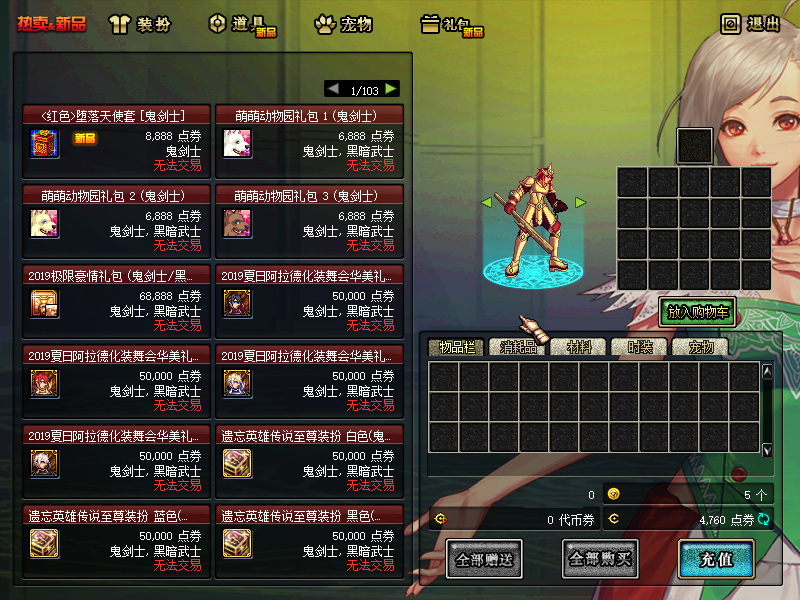The width and height of the screenshot is (800, 600).
Task: Switch to the 消耗品 consumables tab
Action: point(518,347)
